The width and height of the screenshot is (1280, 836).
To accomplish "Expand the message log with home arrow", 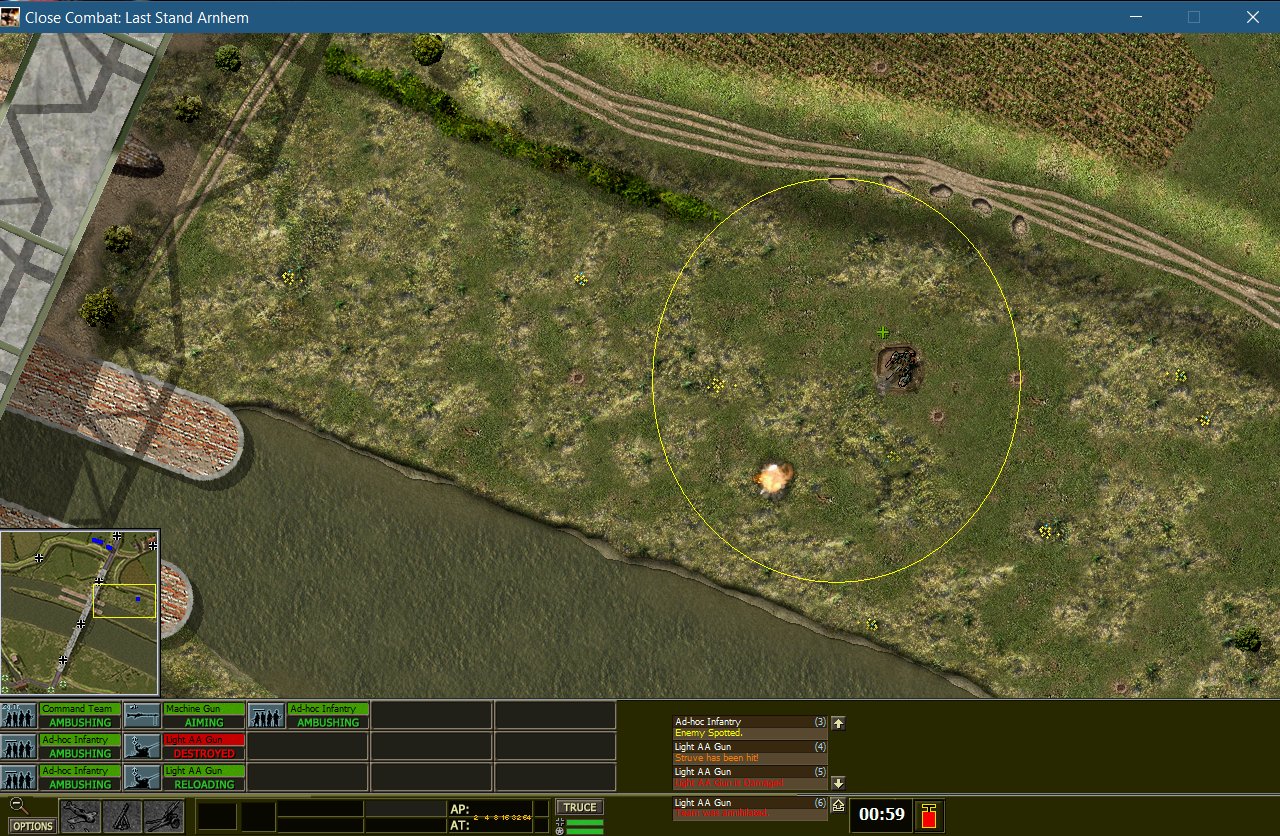I will pyautogui.click(x=838, y=805).
